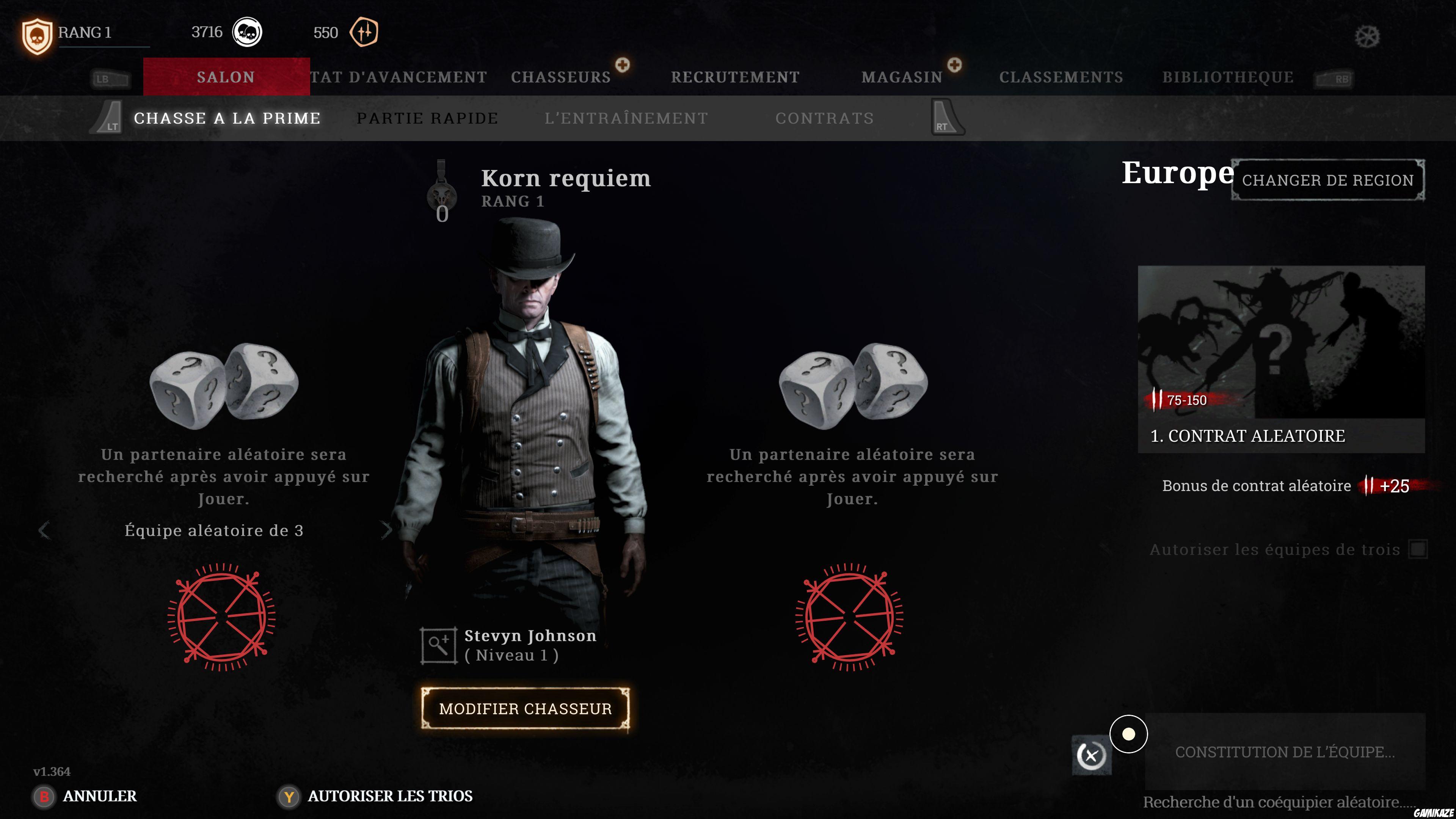Click the Hunt Dollars skull currency icon
1456x819 pixels.
tap(248, 32)
